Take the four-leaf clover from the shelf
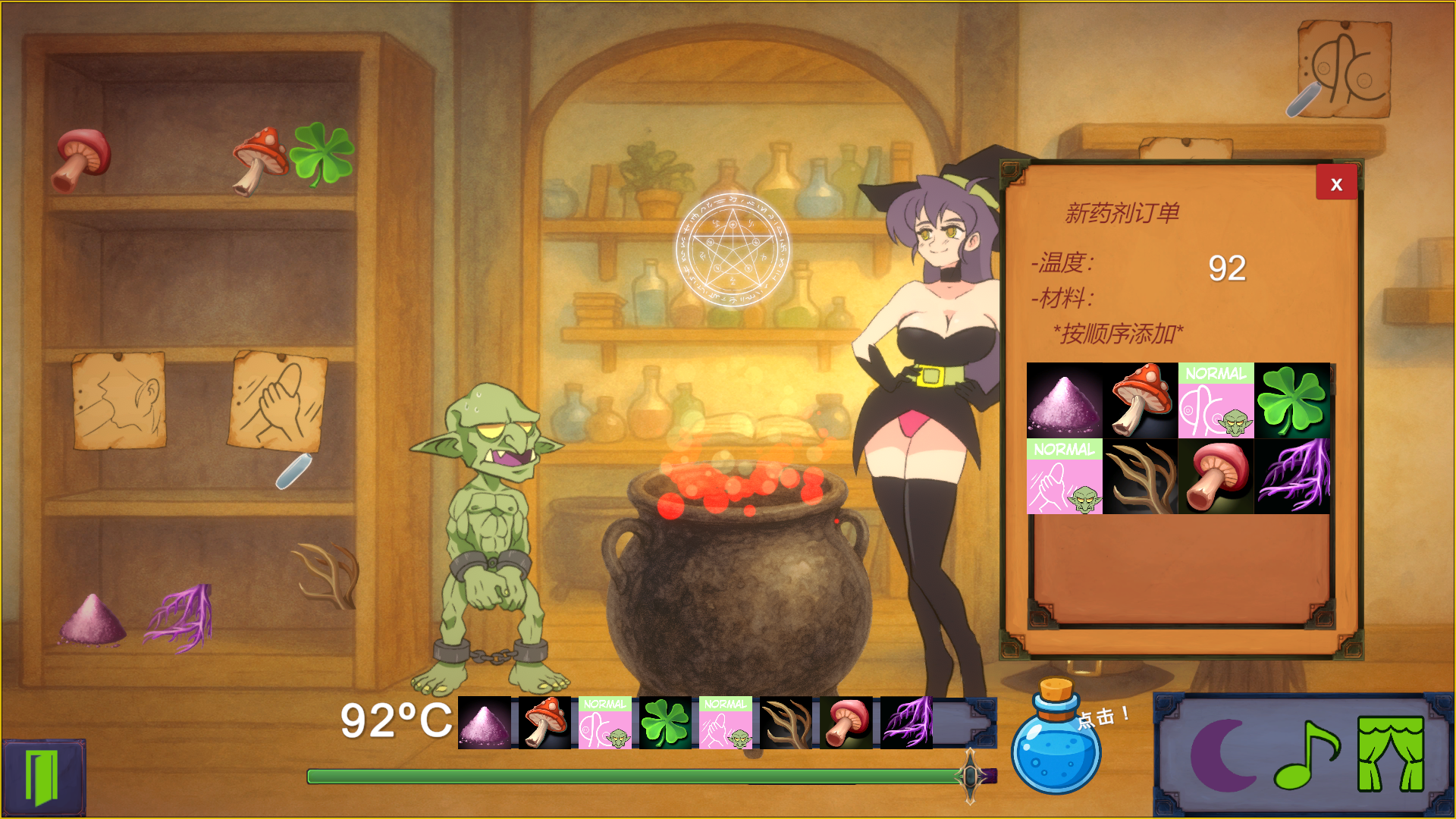Image resolution: width=1456 pixels, height=819 pixels. click(322, 154)
